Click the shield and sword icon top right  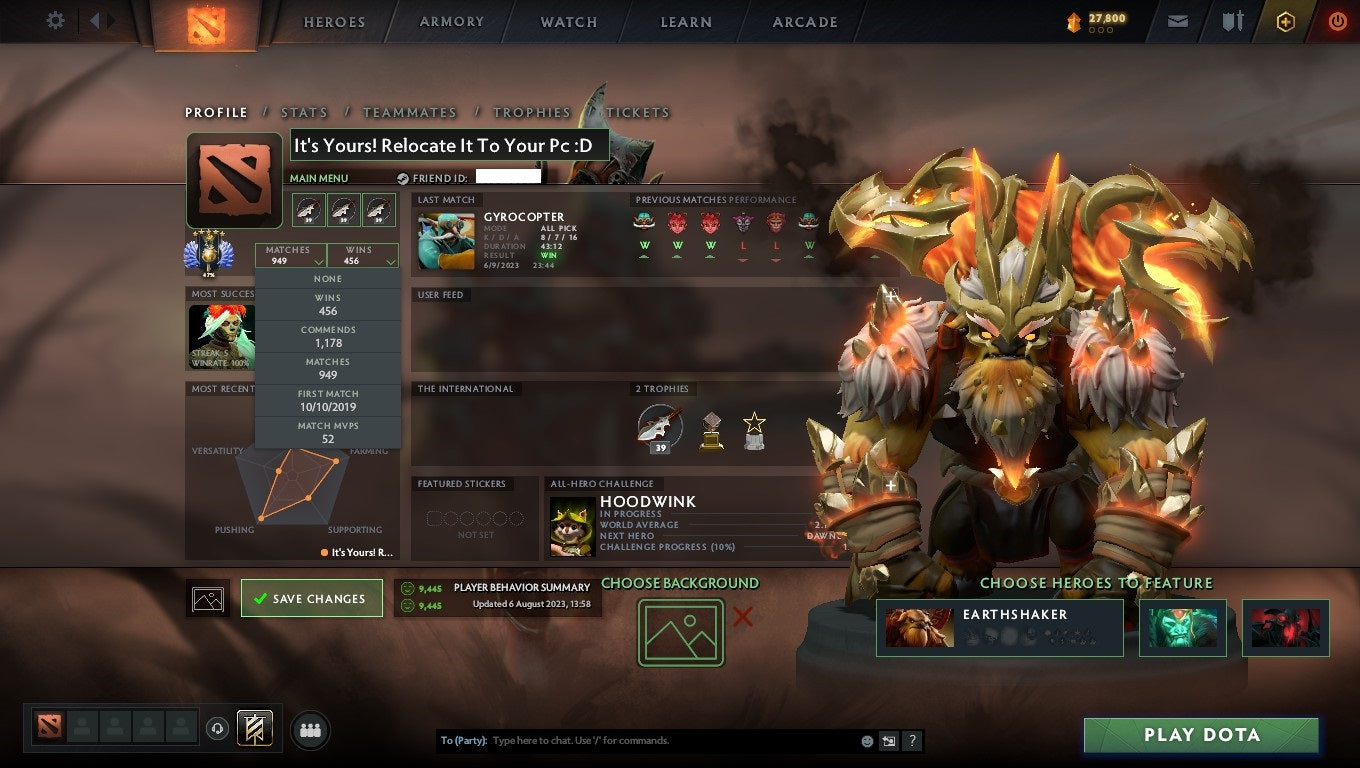[1231, 21]
